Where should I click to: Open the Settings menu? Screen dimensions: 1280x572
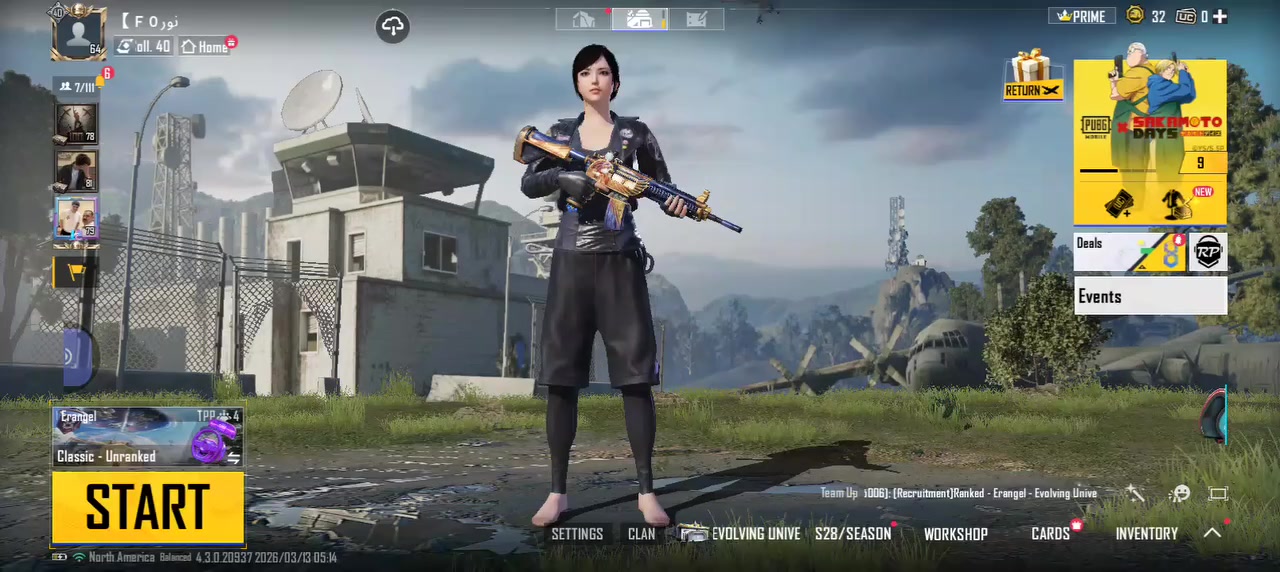coord(577,534)
